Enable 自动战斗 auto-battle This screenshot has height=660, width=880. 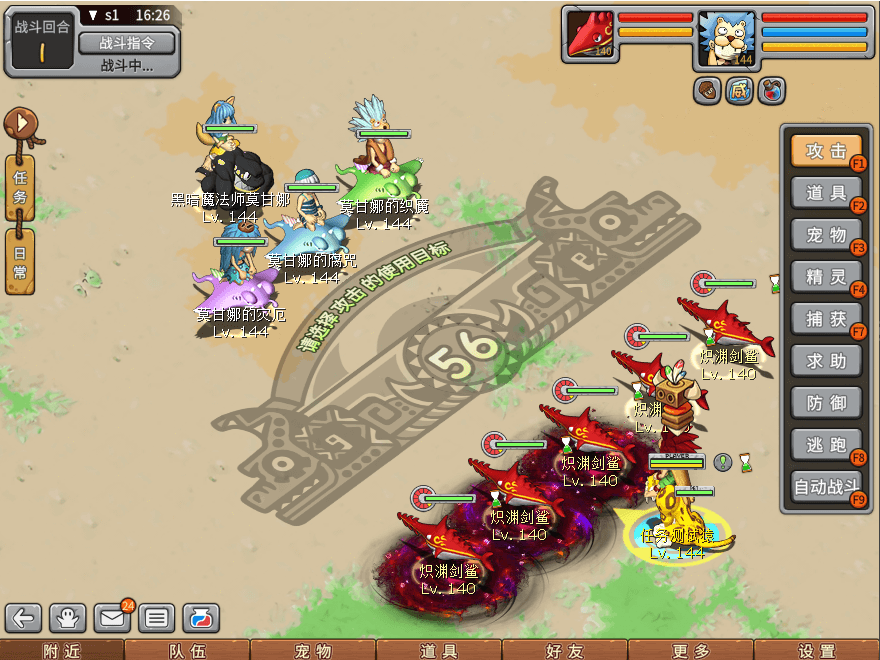826,488
